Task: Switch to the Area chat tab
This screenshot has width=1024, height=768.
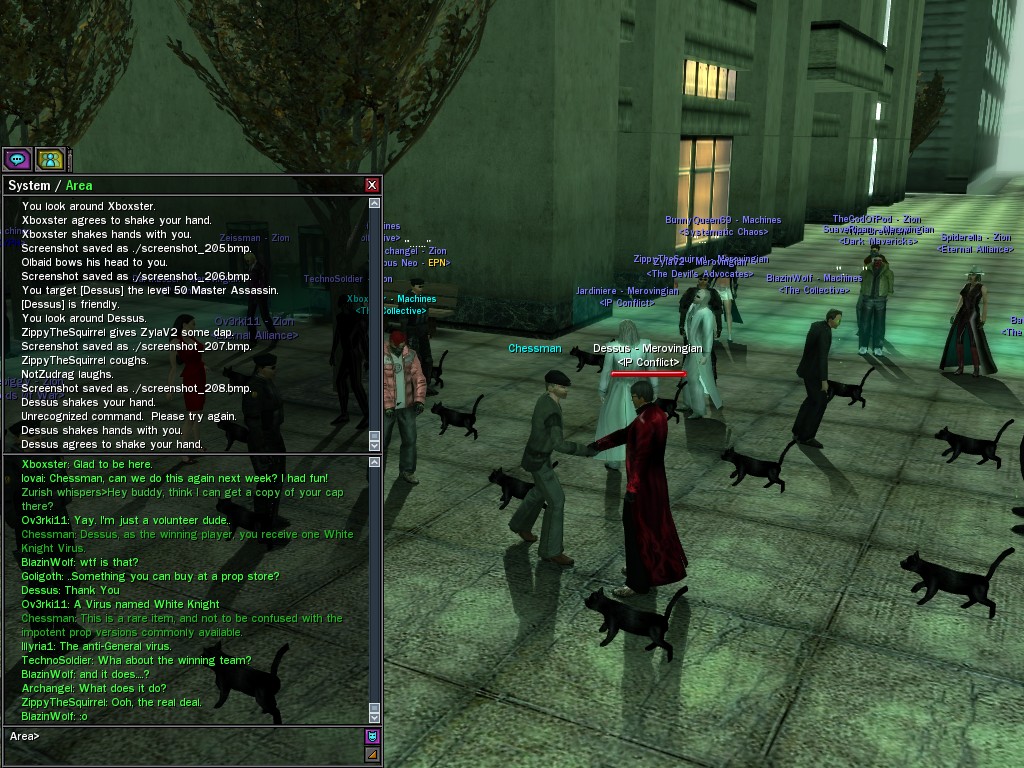Action: pos(79,185)
